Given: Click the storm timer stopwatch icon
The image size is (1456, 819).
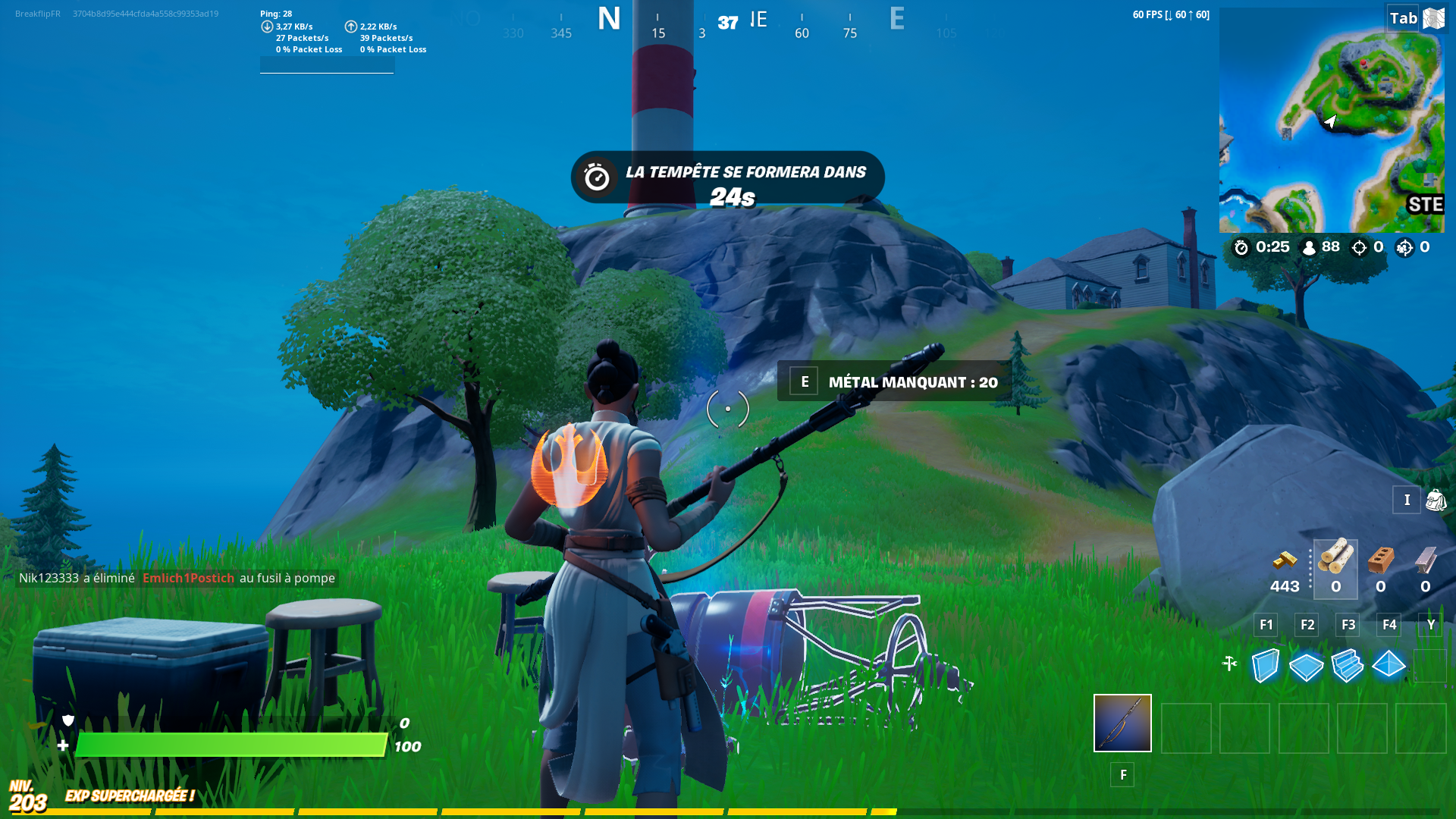Looking at the screenshot, I should 1241,247.
